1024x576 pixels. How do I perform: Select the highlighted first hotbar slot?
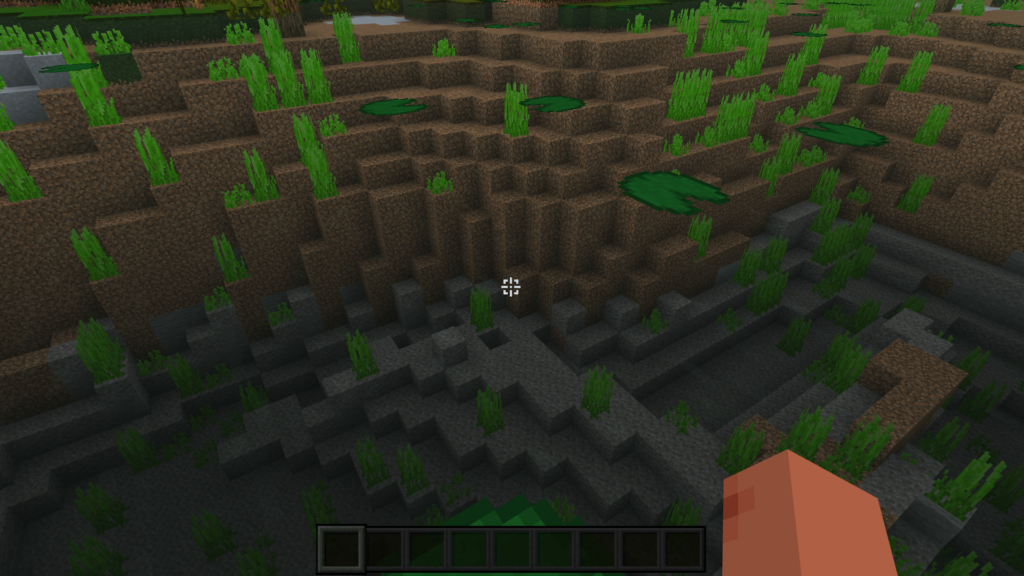pyautogui.click(x=341, y=549)
